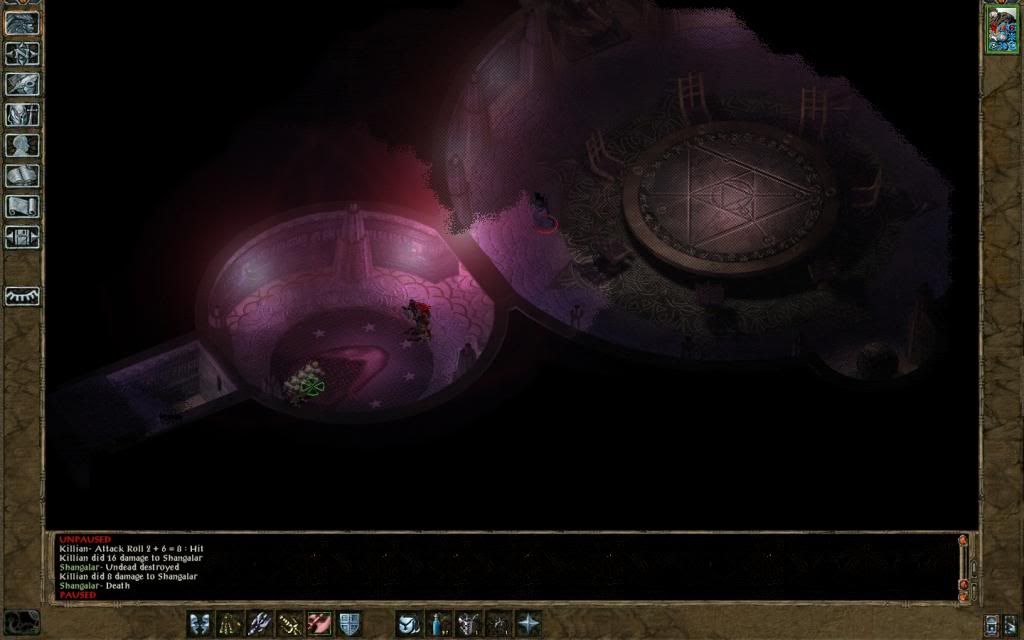The height and width of the screenshot is (640, 1024).
Task: Open the priest scroll screen
Action: [x=22, y=206]
